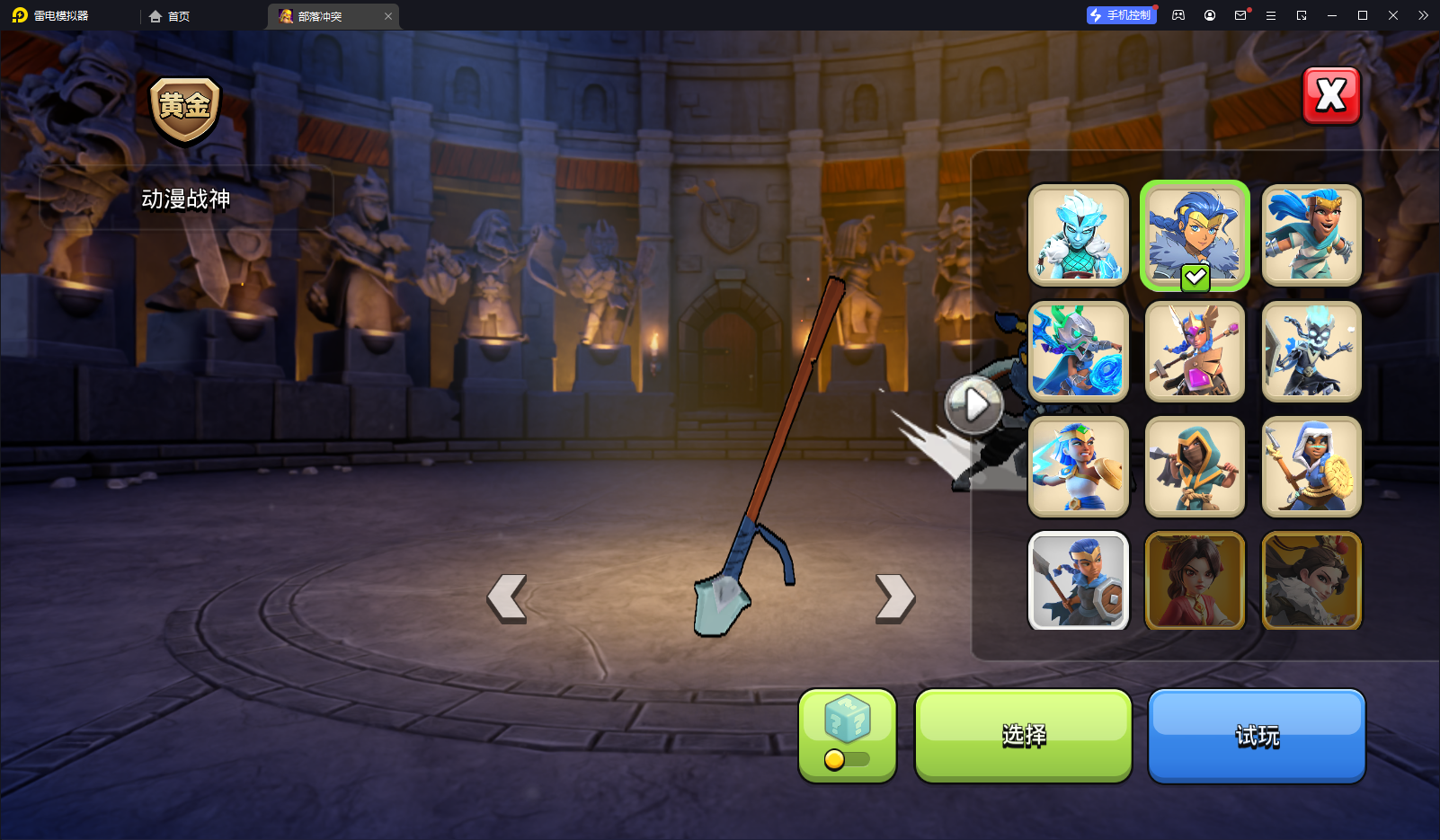Close the skin selection screen
Screen dimensions: 1440x840
(1331, 95)
